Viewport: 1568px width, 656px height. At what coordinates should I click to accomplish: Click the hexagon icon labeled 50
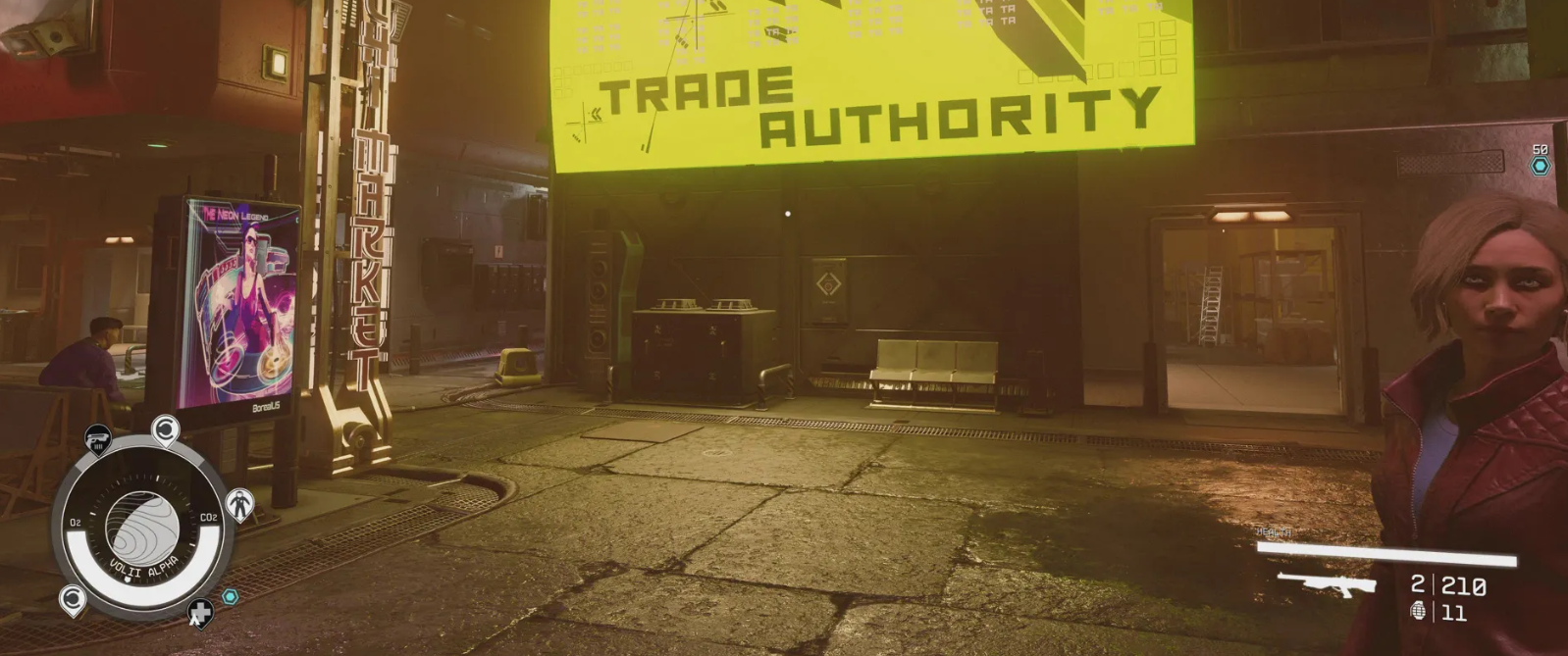click(1540, 166)
